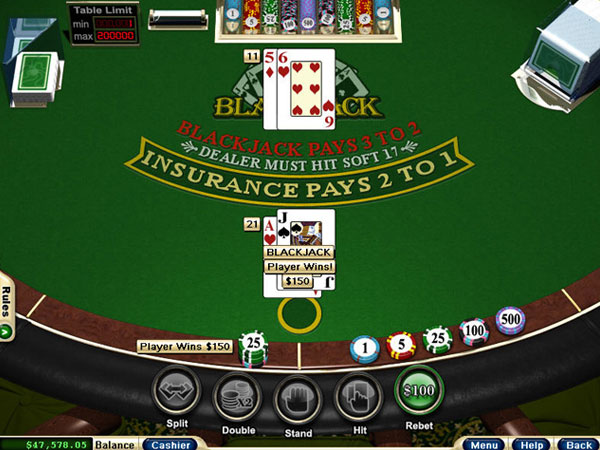Show the Help screen

(531, 444)
